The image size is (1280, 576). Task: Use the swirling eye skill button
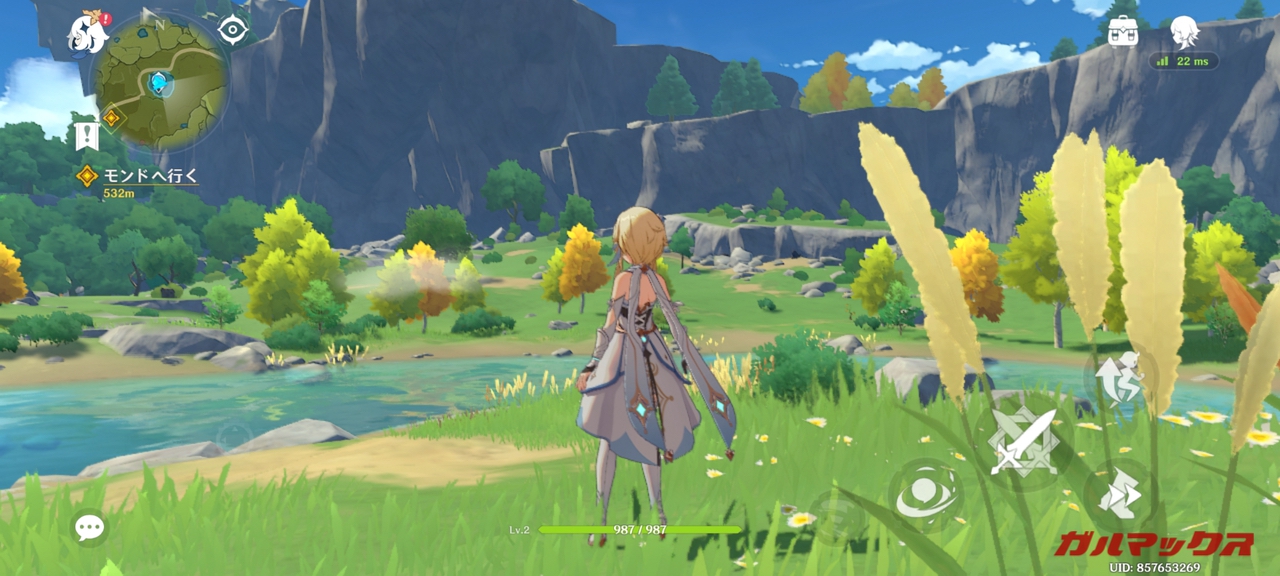coord(924,494)
